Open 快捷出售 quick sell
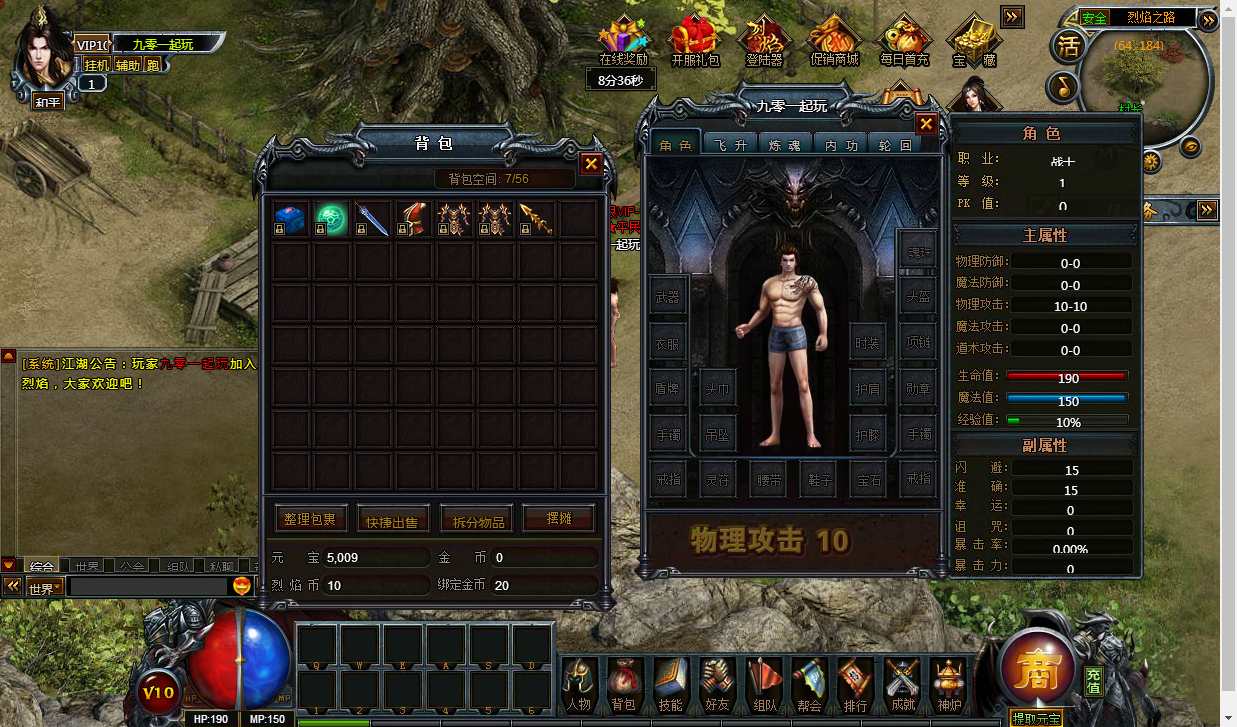 [393, 520]
